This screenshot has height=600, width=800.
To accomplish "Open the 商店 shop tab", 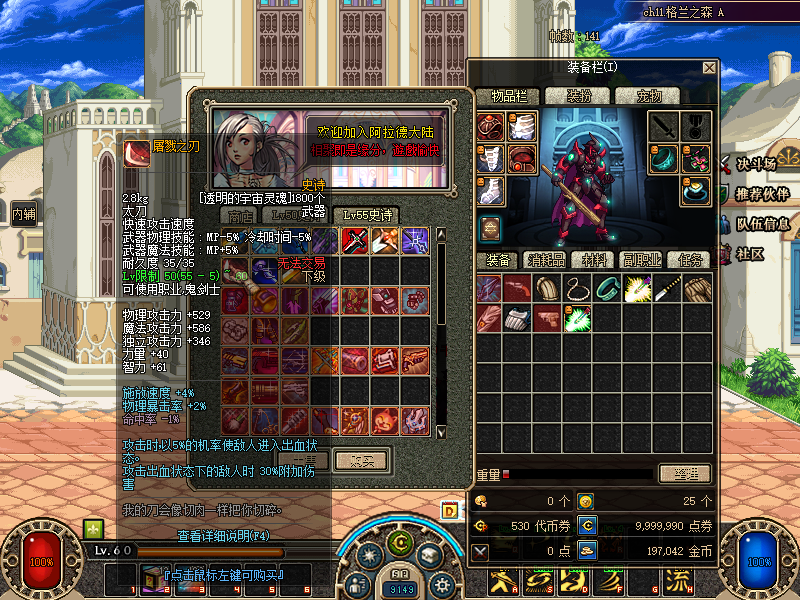I will coord(241,214).
